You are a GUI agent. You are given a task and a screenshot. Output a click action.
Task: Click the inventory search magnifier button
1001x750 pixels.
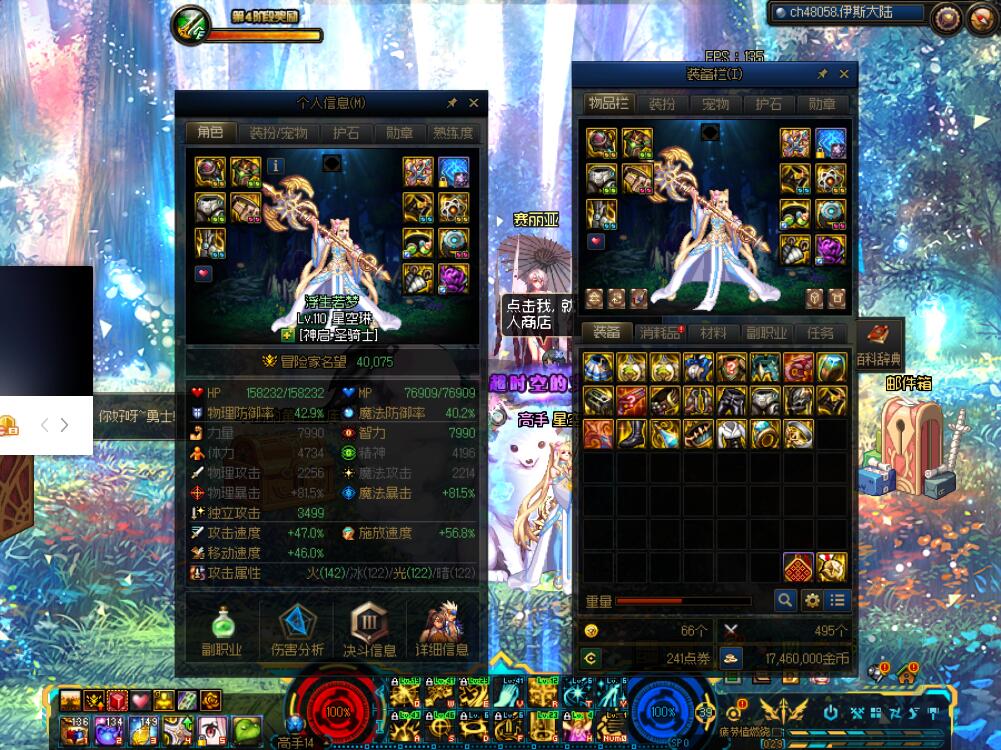(x=785, y=600)
